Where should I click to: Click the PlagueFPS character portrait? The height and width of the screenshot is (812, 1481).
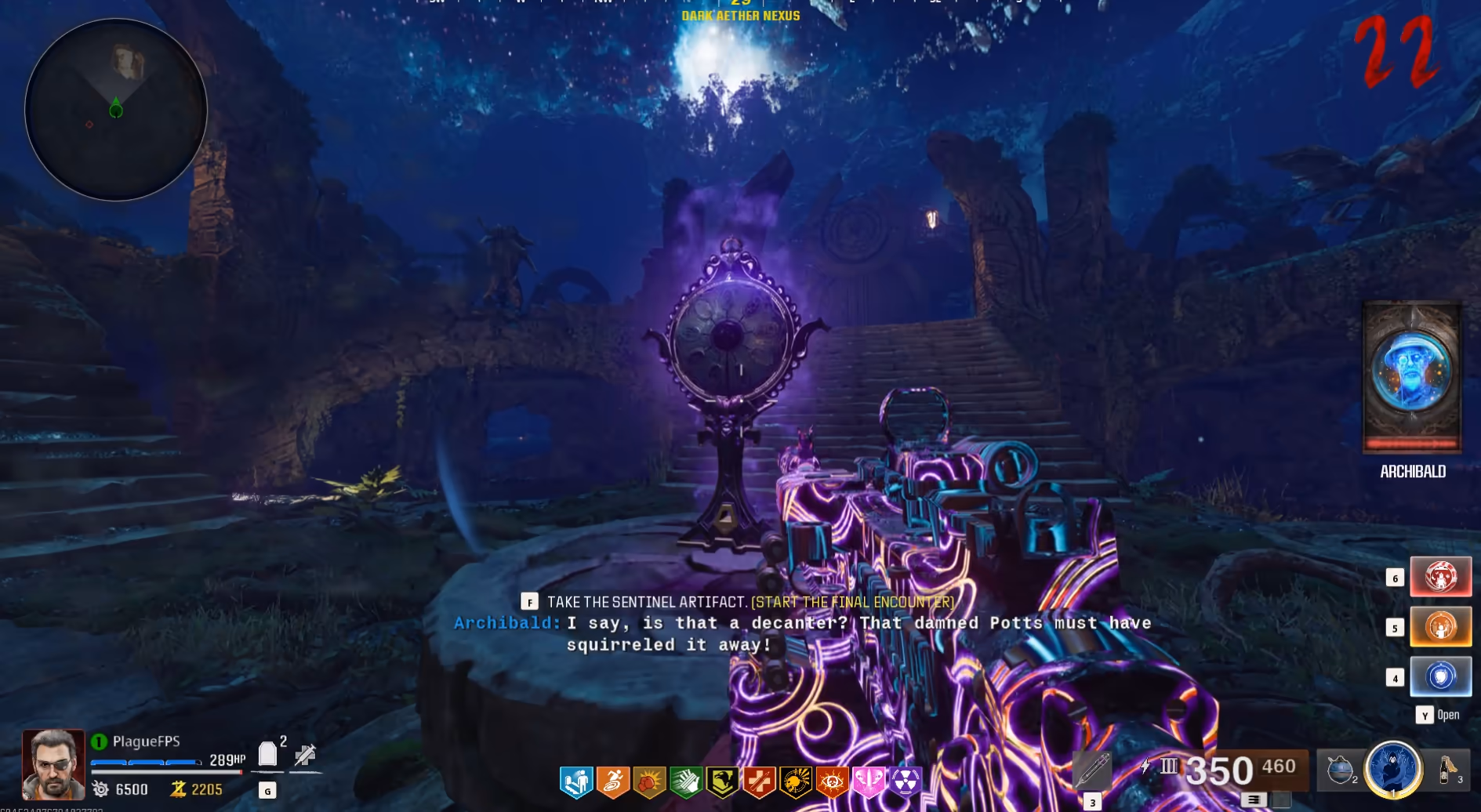tap(53, 764)
